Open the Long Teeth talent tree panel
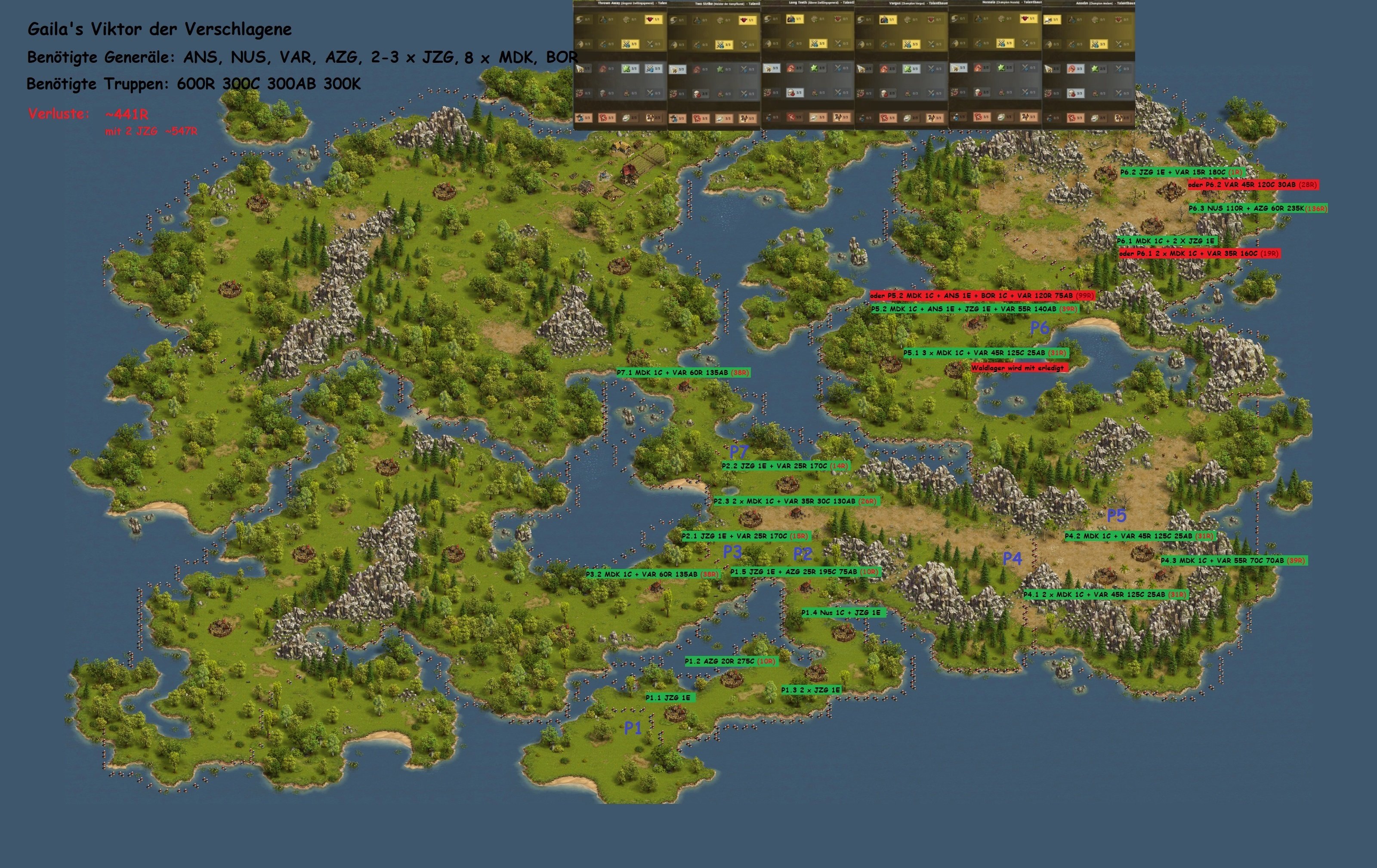 (x=807, y=66)
